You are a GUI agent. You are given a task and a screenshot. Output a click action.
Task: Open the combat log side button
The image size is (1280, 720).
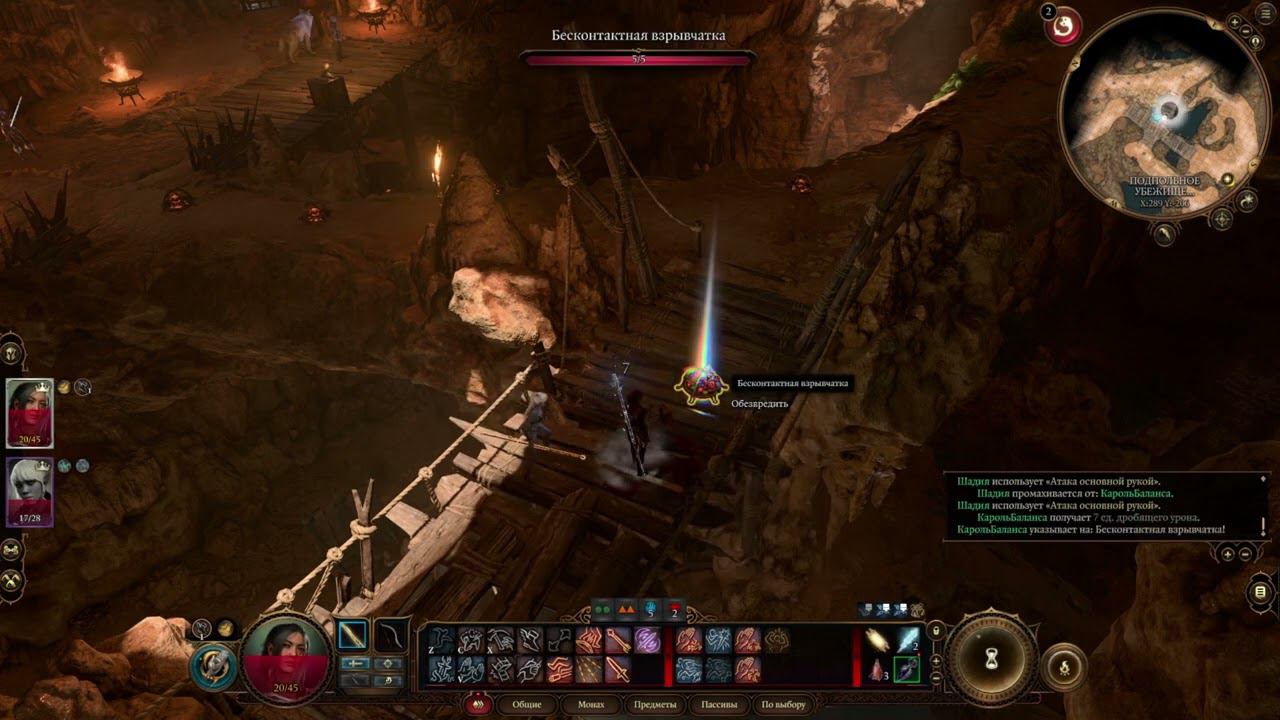1259,592
